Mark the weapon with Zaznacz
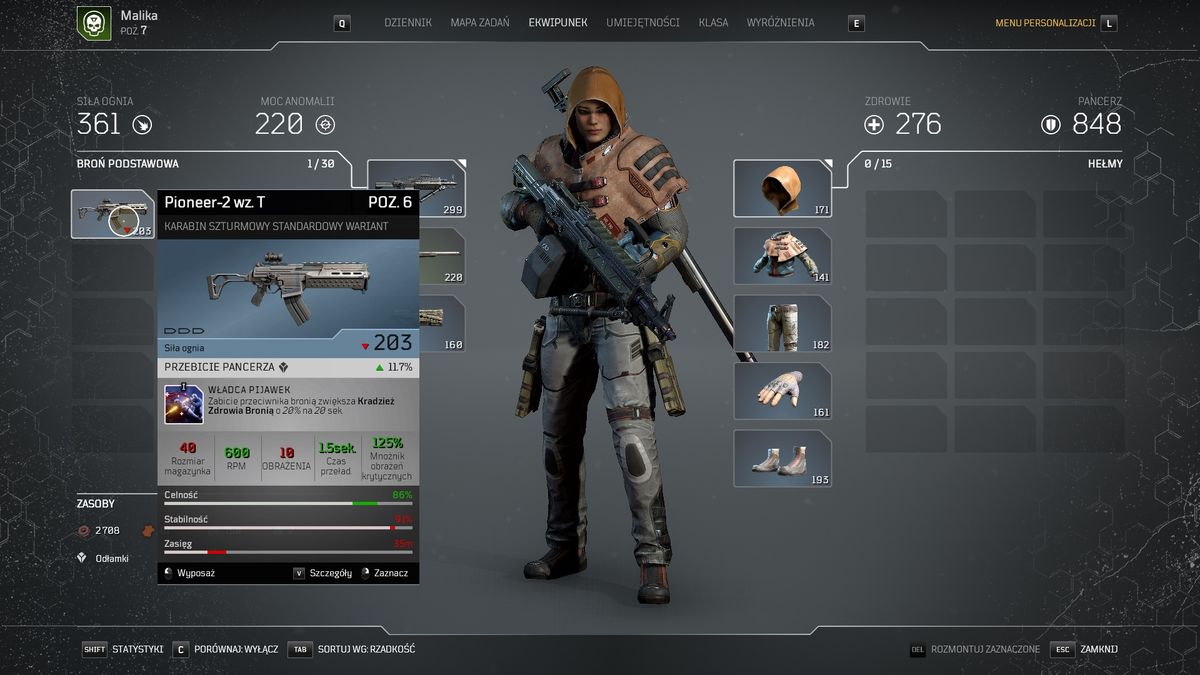The width and height of the screenshot is (1200, 675). coord(390,573)
